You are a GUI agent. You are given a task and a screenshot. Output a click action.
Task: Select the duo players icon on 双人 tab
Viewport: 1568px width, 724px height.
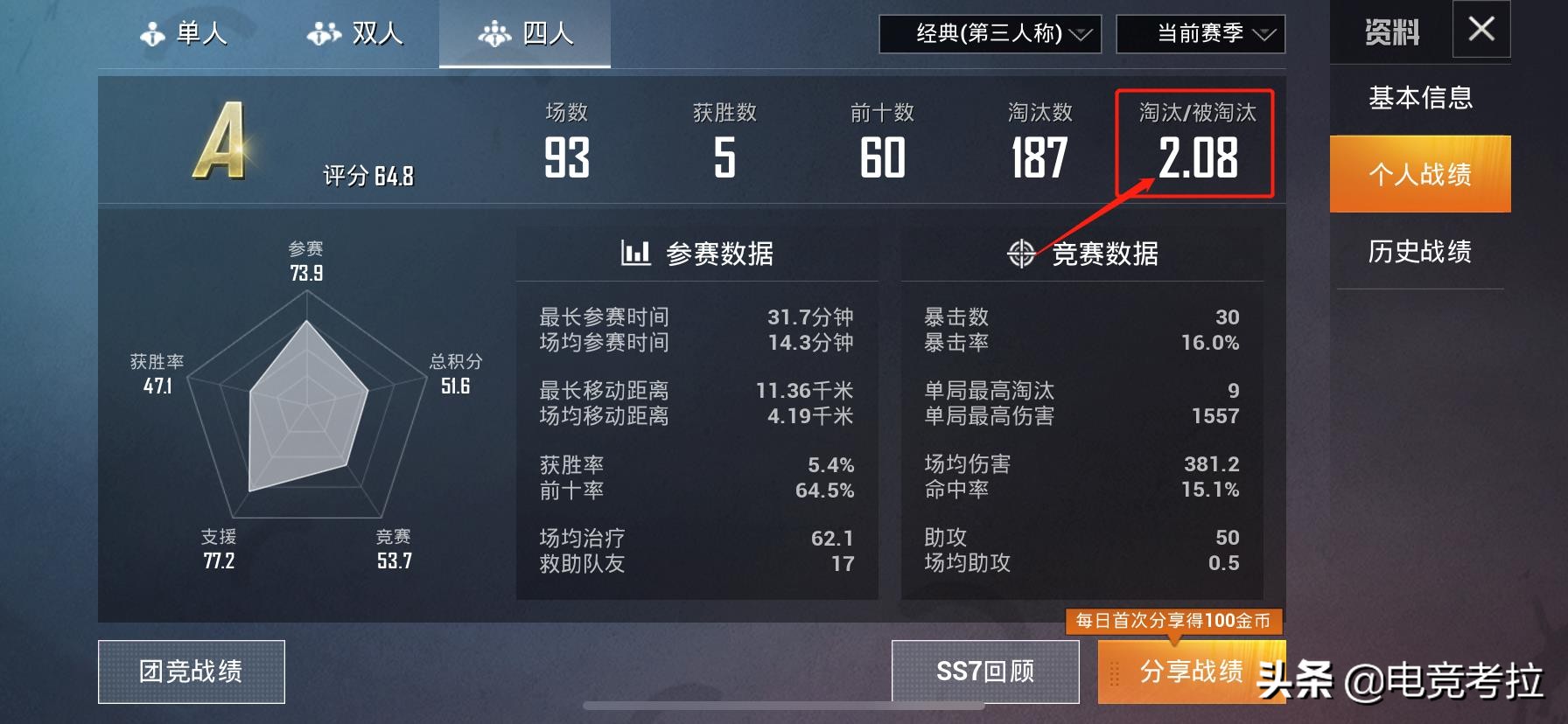click(323, 32)
